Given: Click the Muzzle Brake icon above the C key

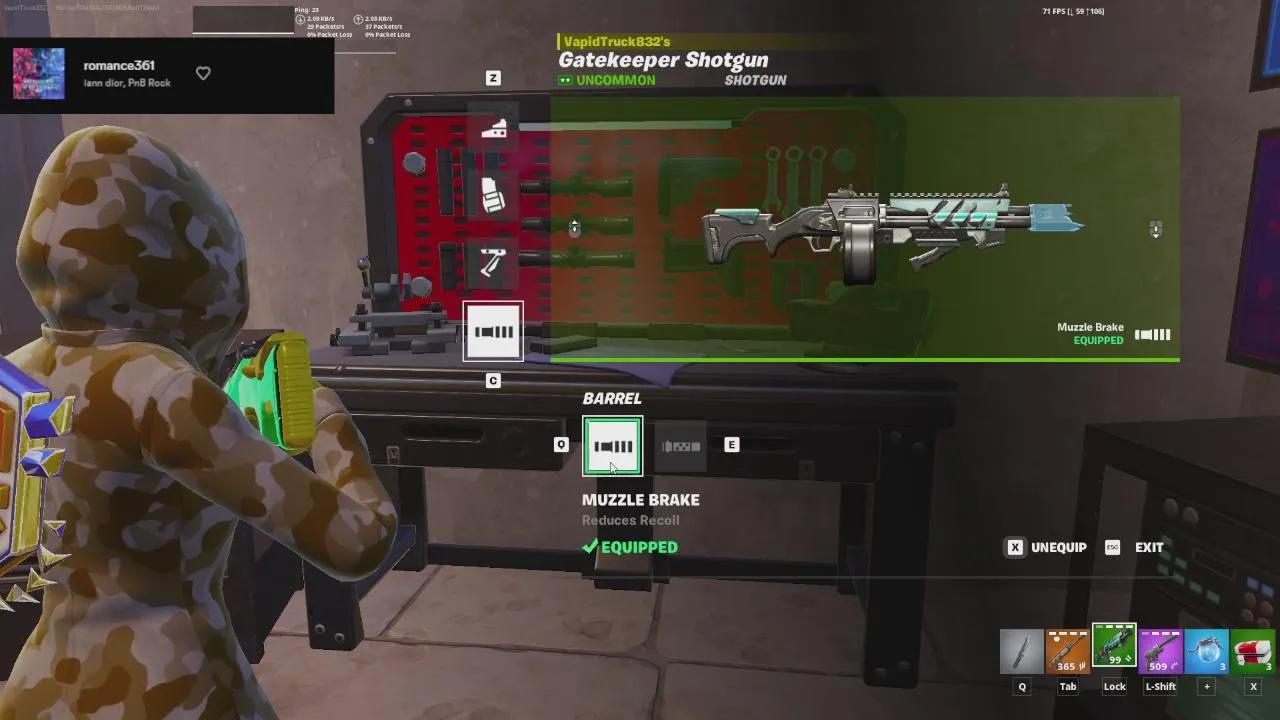Looking at the screenshot, I should click(493, 331).
